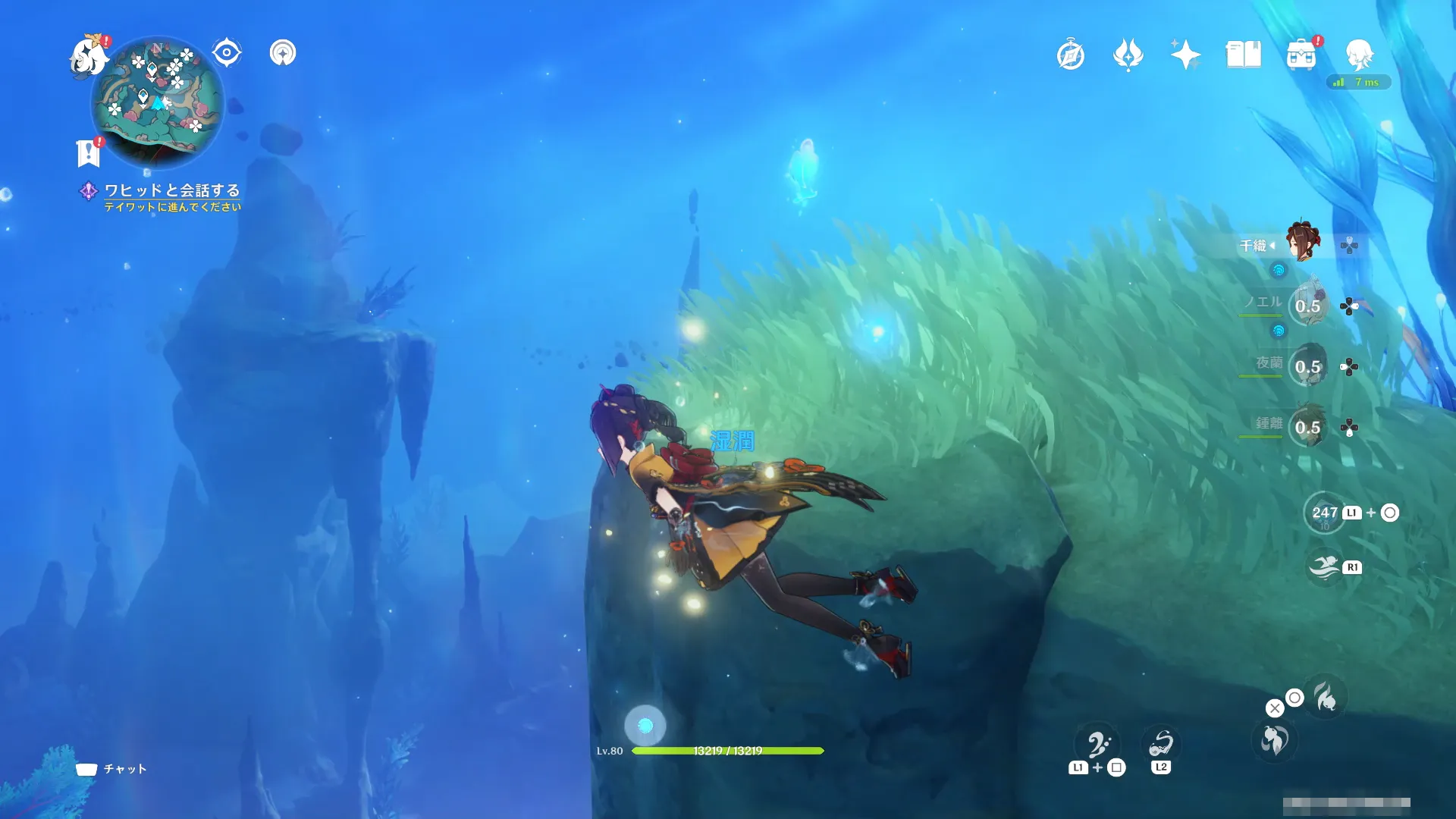The height and width of the screenshot is (819, 1456).
Task: Open the circular minimap
Action: pyautogui.click(x=157, y=102)
